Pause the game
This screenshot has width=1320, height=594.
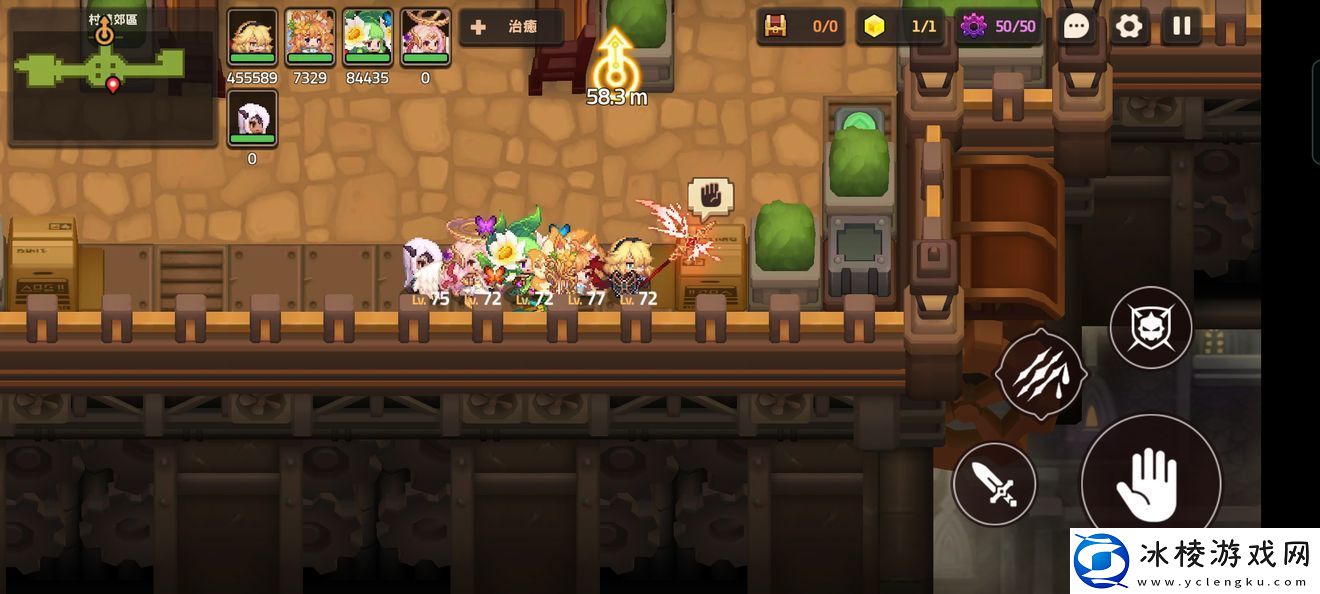[1182, 27]
